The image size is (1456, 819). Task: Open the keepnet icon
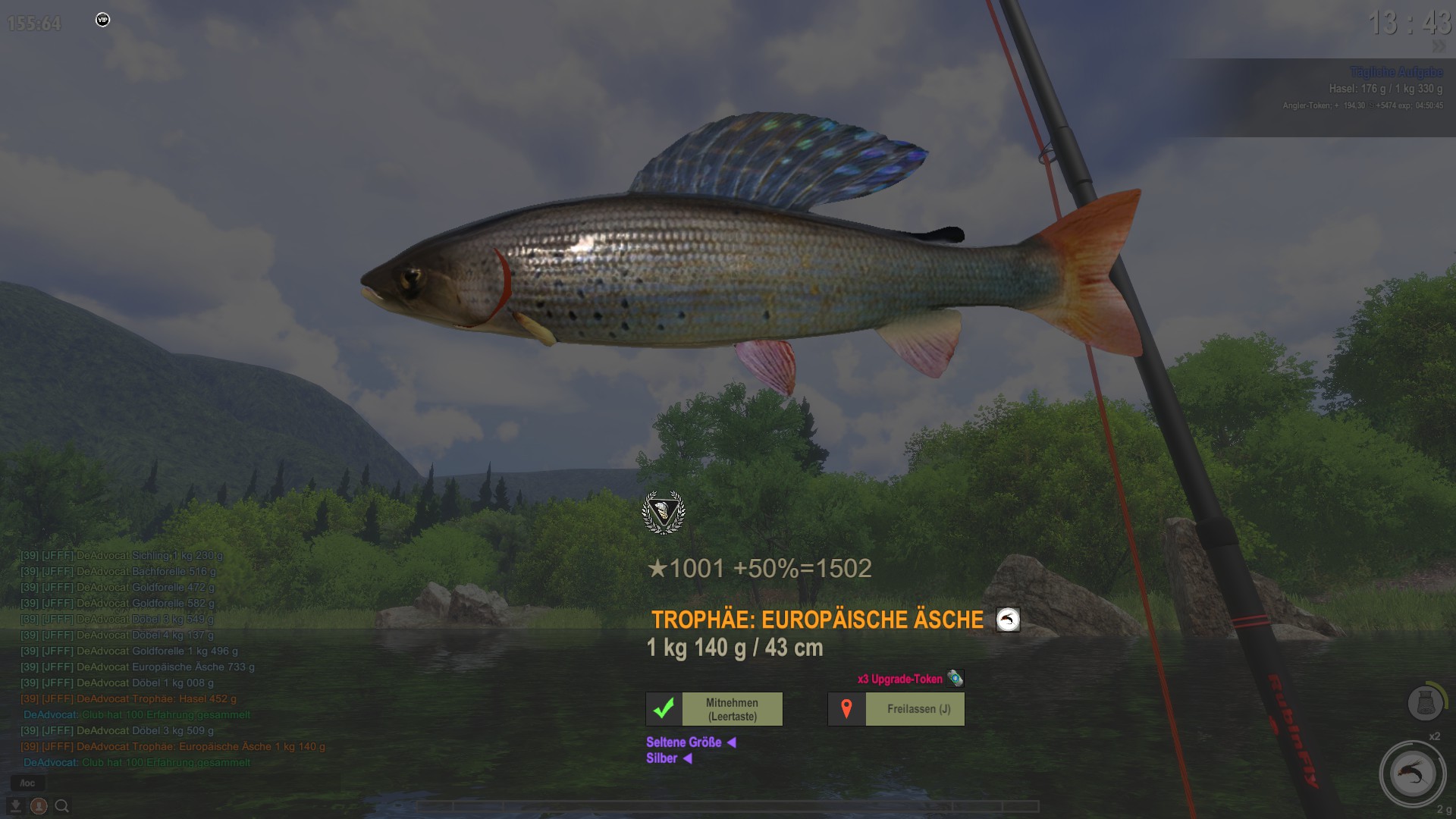click(1425, 703)
